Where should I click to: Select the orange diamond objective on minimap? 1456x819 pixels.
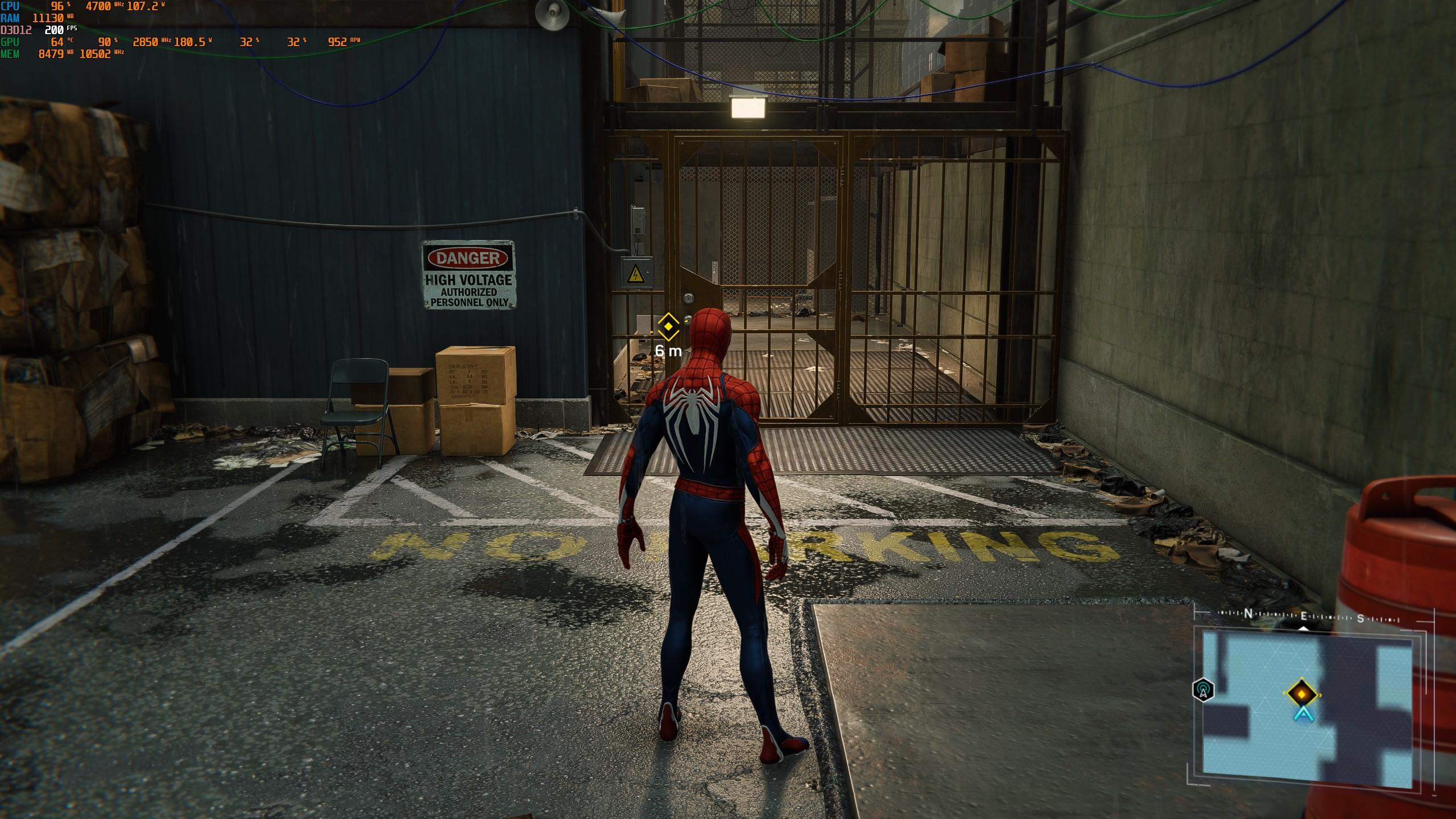[1300, 693]
